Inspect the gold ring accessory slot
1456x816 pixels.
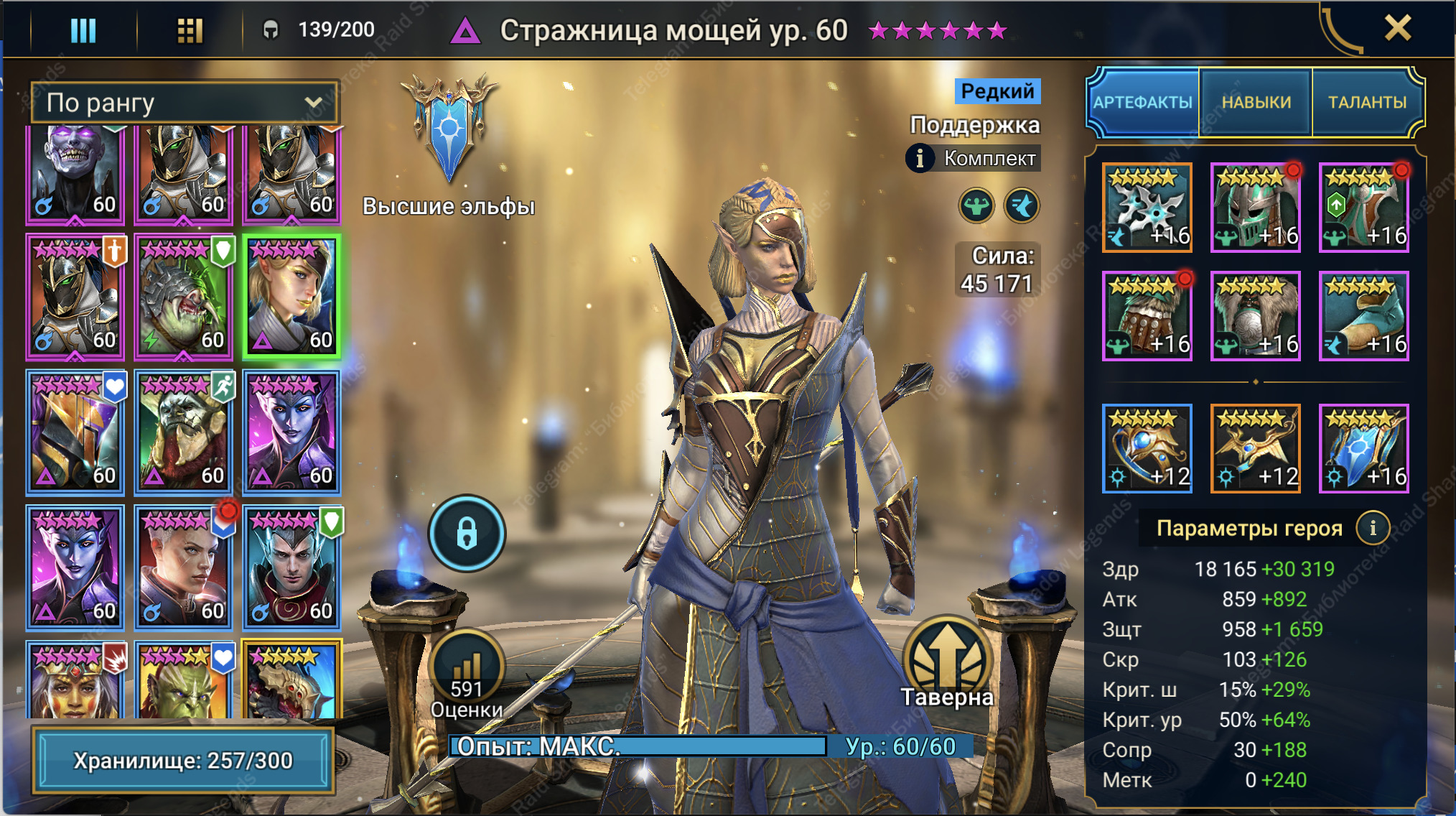tap(1147, 448)
